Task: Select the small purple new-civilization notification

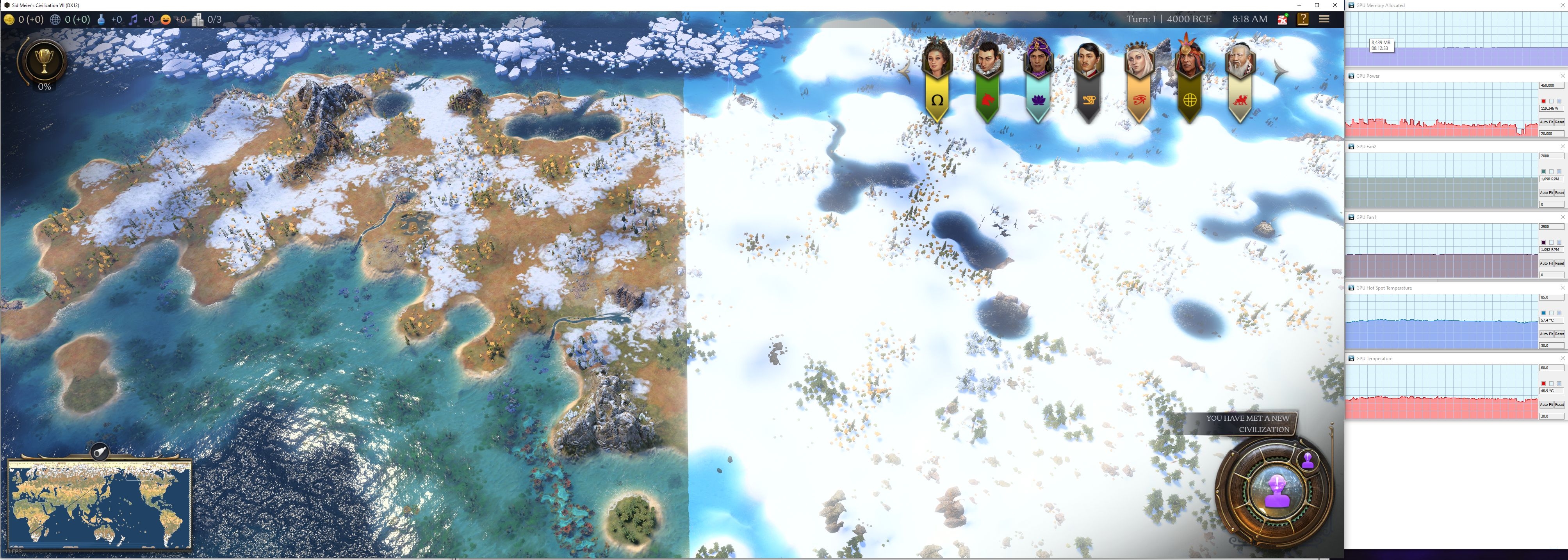Action: coord(1308,461)
